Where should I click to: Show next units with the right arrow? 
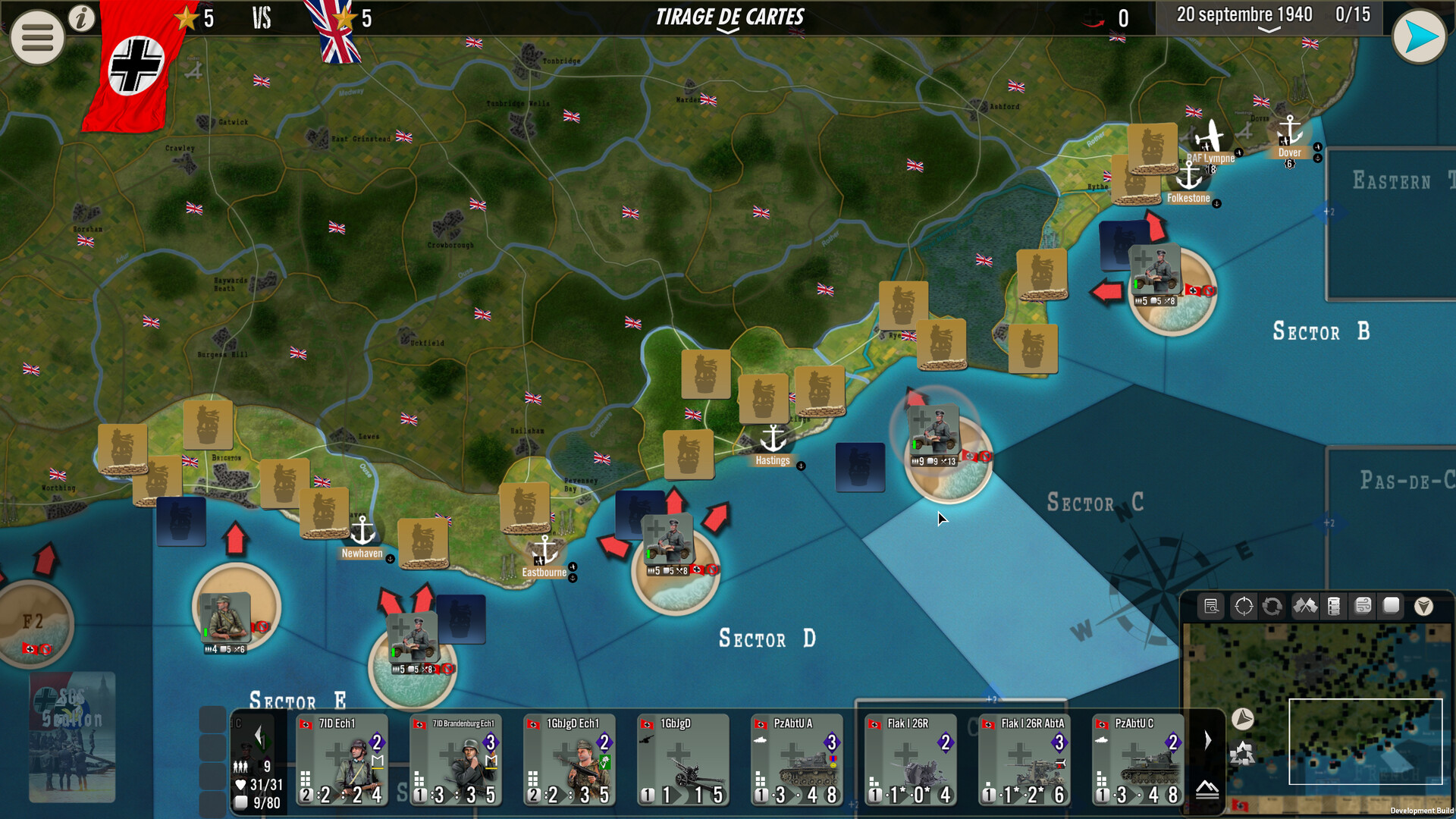click(x=1208, y=740)
